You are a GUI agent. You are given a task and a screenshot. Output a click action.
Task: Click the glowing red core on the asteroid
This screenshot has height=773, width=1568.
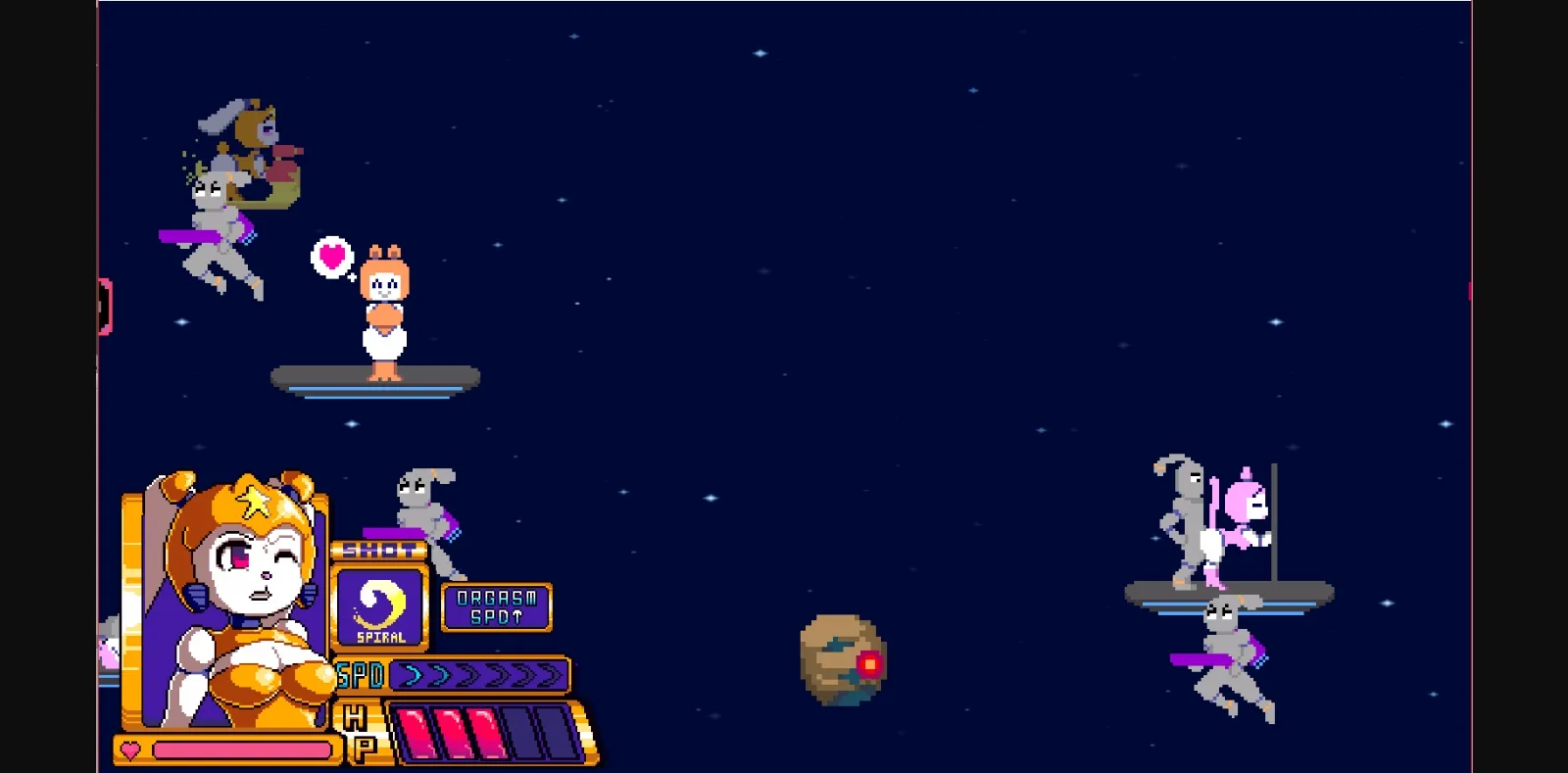(868, 664)
